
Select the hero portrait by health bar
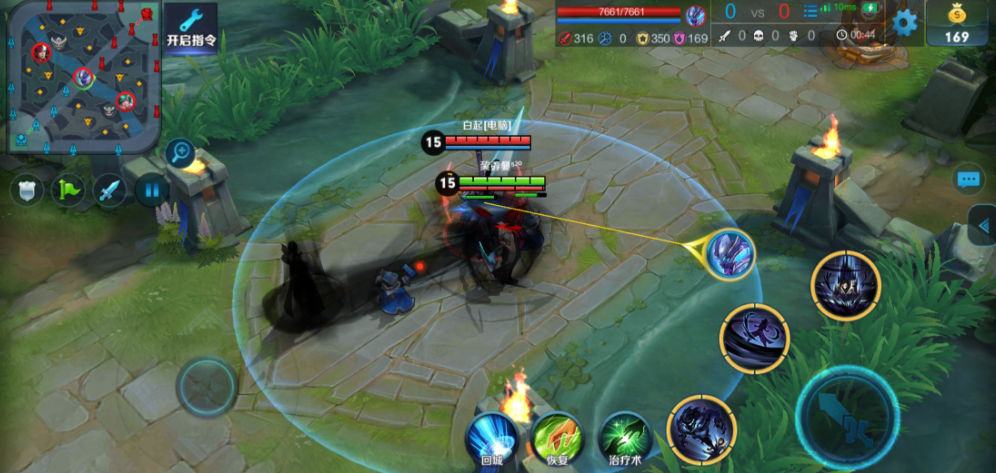click(696, 15)
